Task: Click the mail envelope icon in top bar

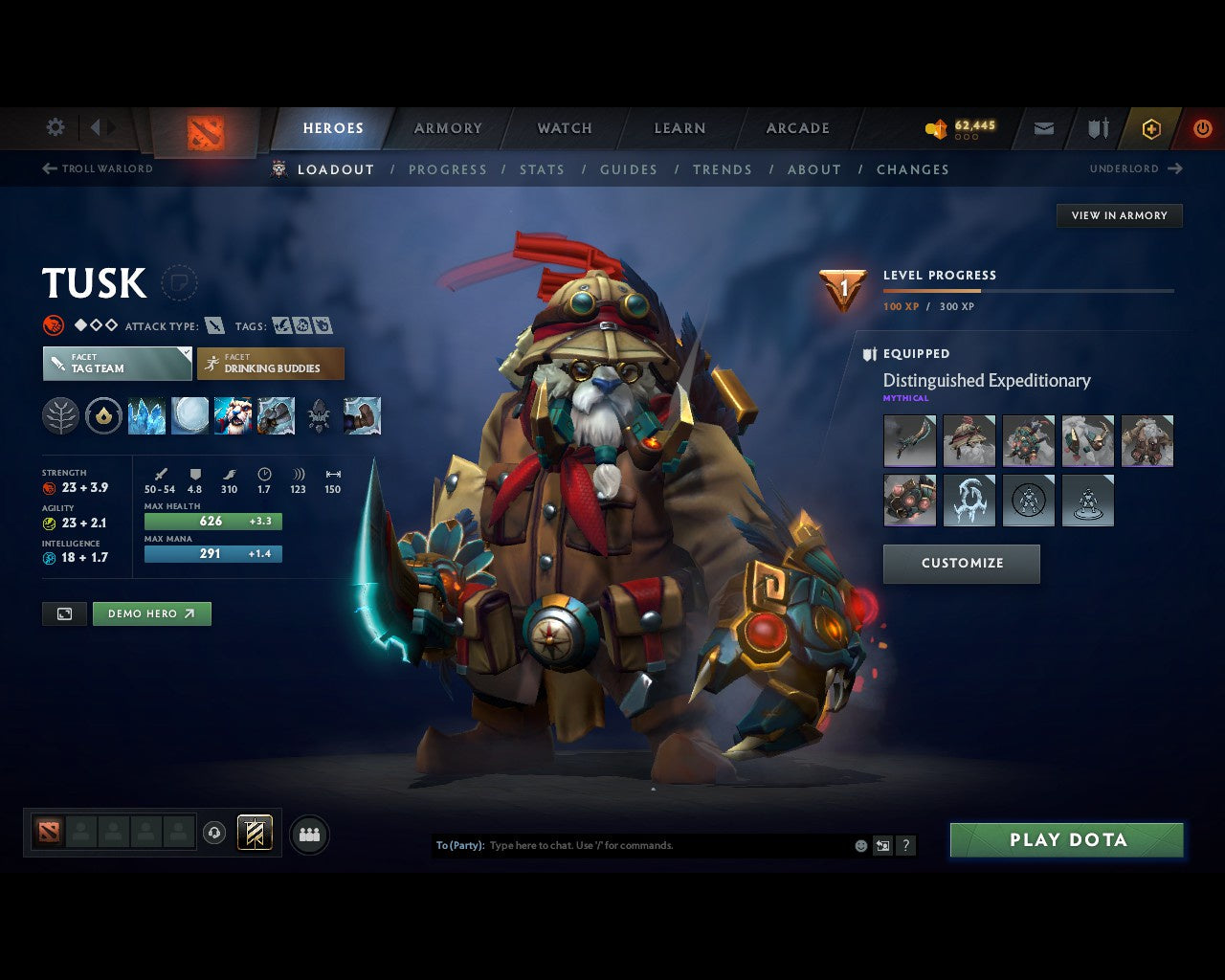Action: tap(1043, 127)
